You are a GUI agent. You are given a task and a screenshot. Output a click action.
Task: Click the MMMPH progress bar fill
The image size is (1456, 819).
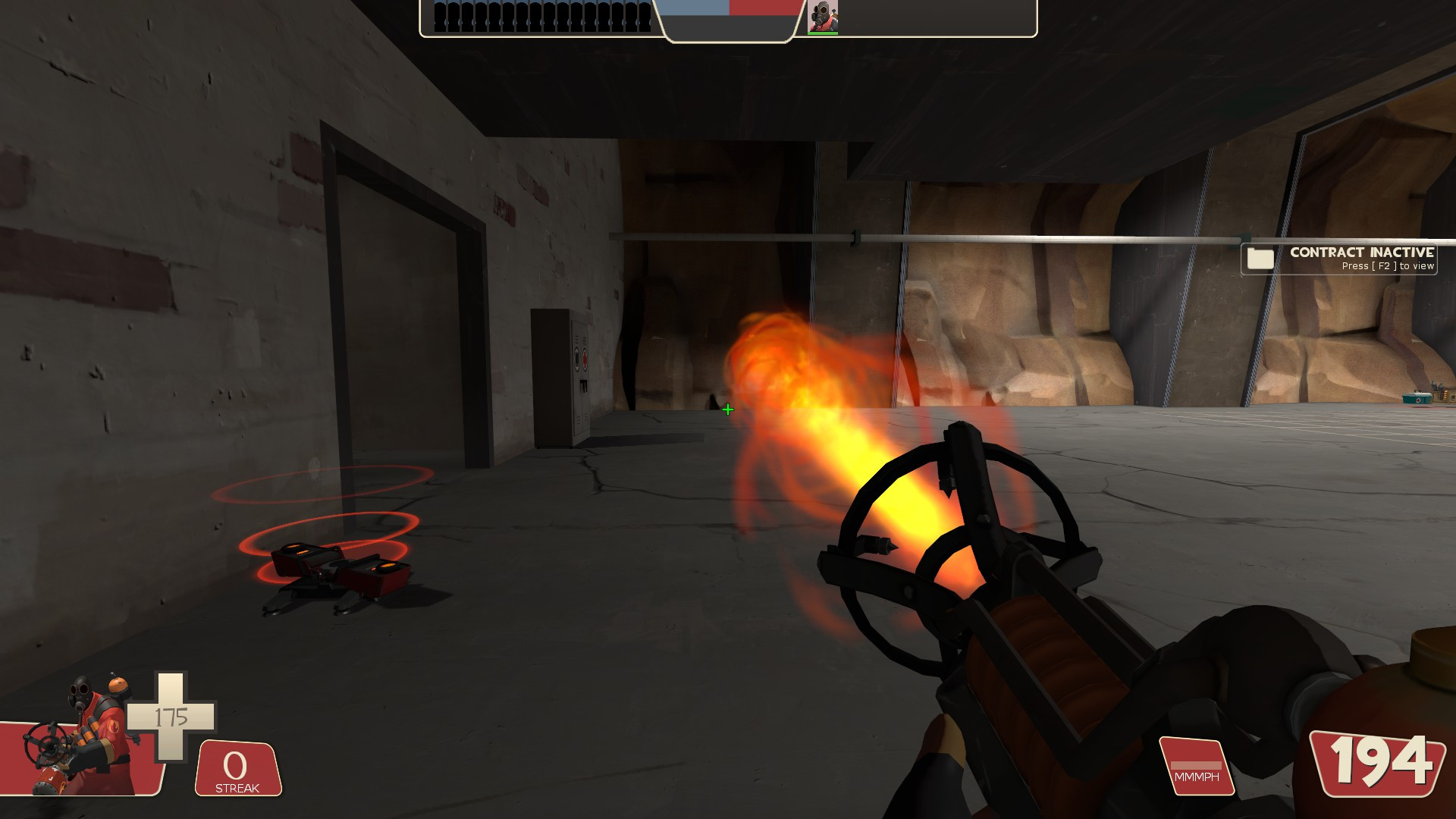tap(1195, 767)
